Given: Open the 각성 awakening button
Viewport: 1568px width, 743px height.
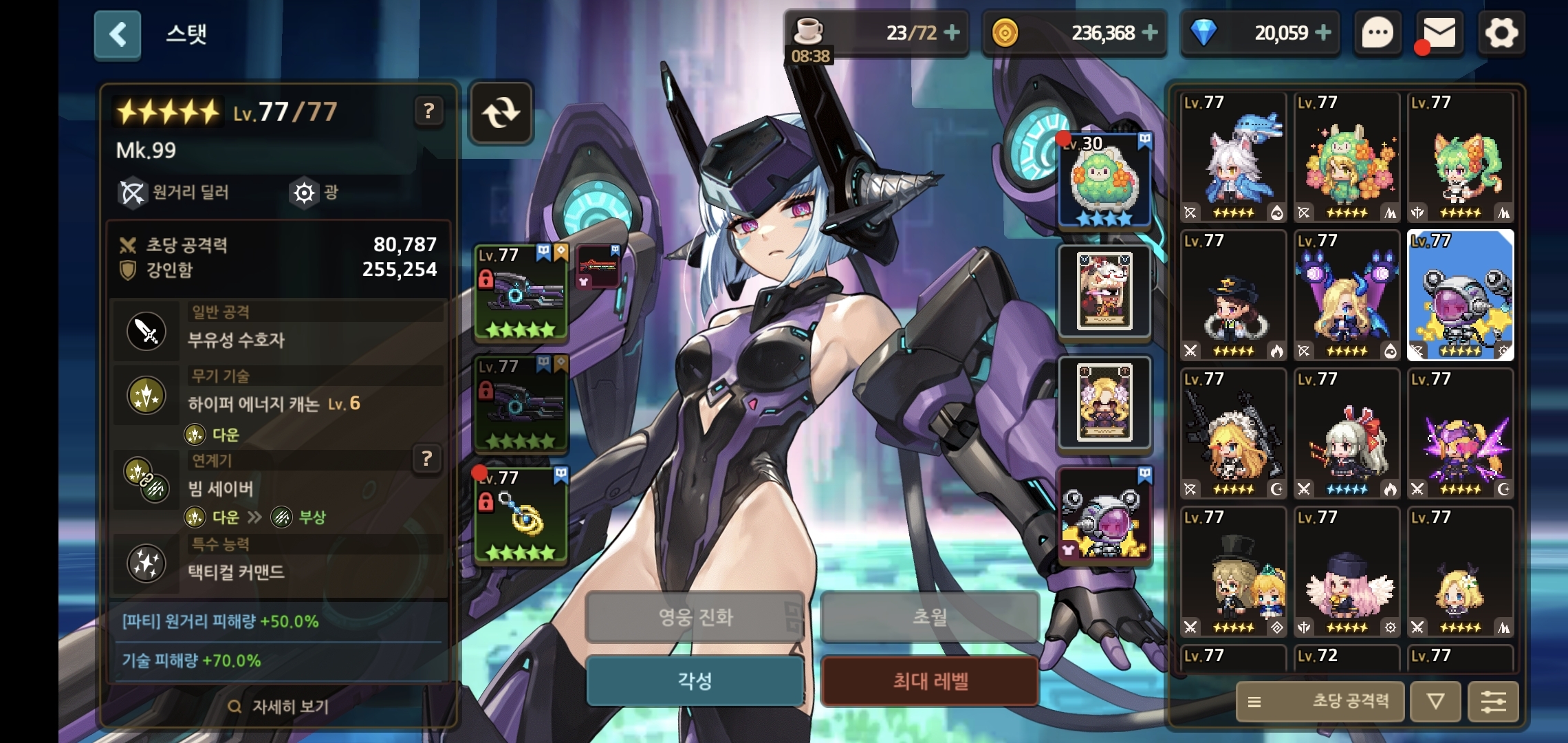Looking at the screenshot, I should coord(695,681).
